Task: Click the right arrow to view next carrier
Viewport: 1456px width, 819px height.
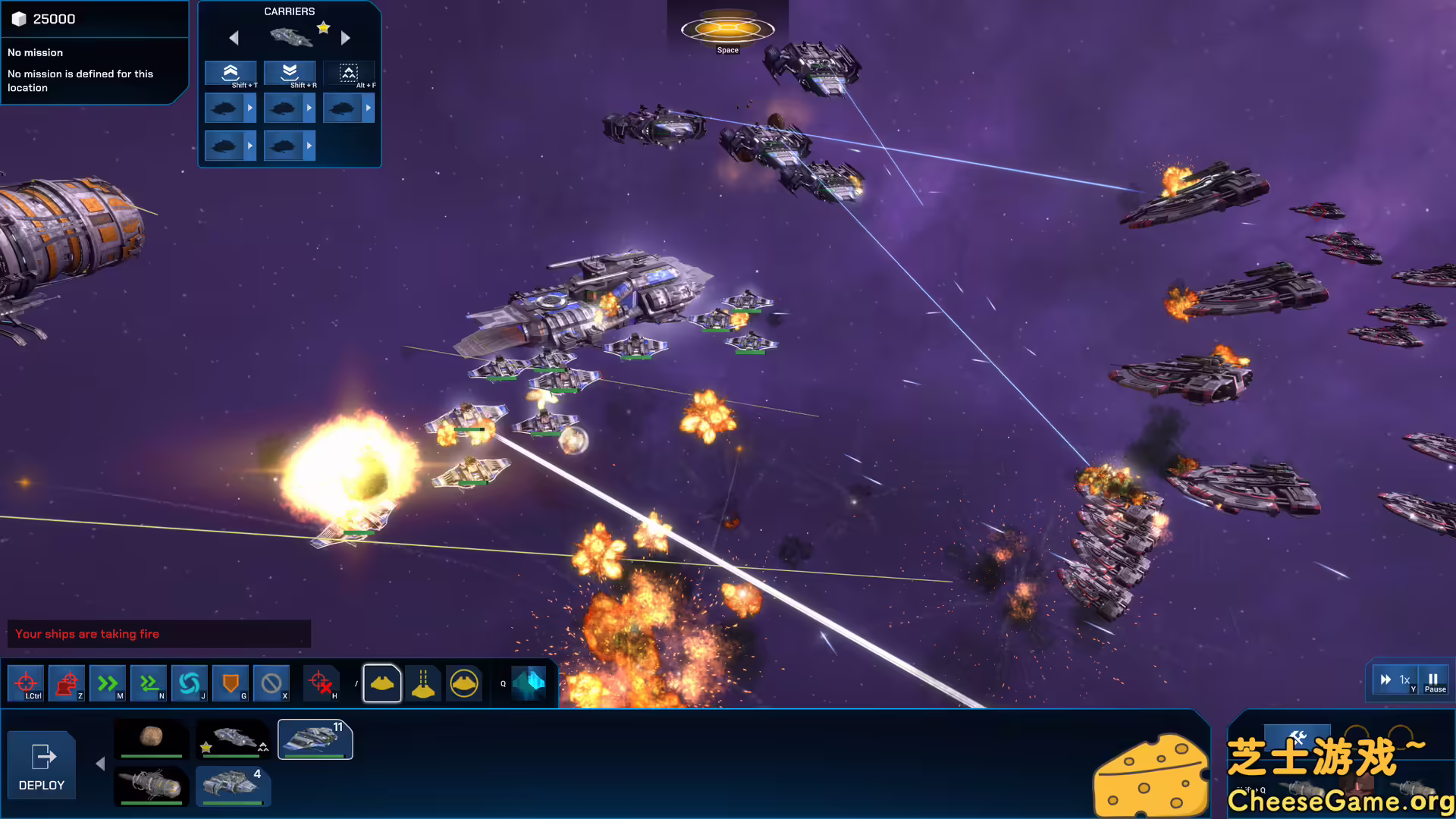Action: 347,38
